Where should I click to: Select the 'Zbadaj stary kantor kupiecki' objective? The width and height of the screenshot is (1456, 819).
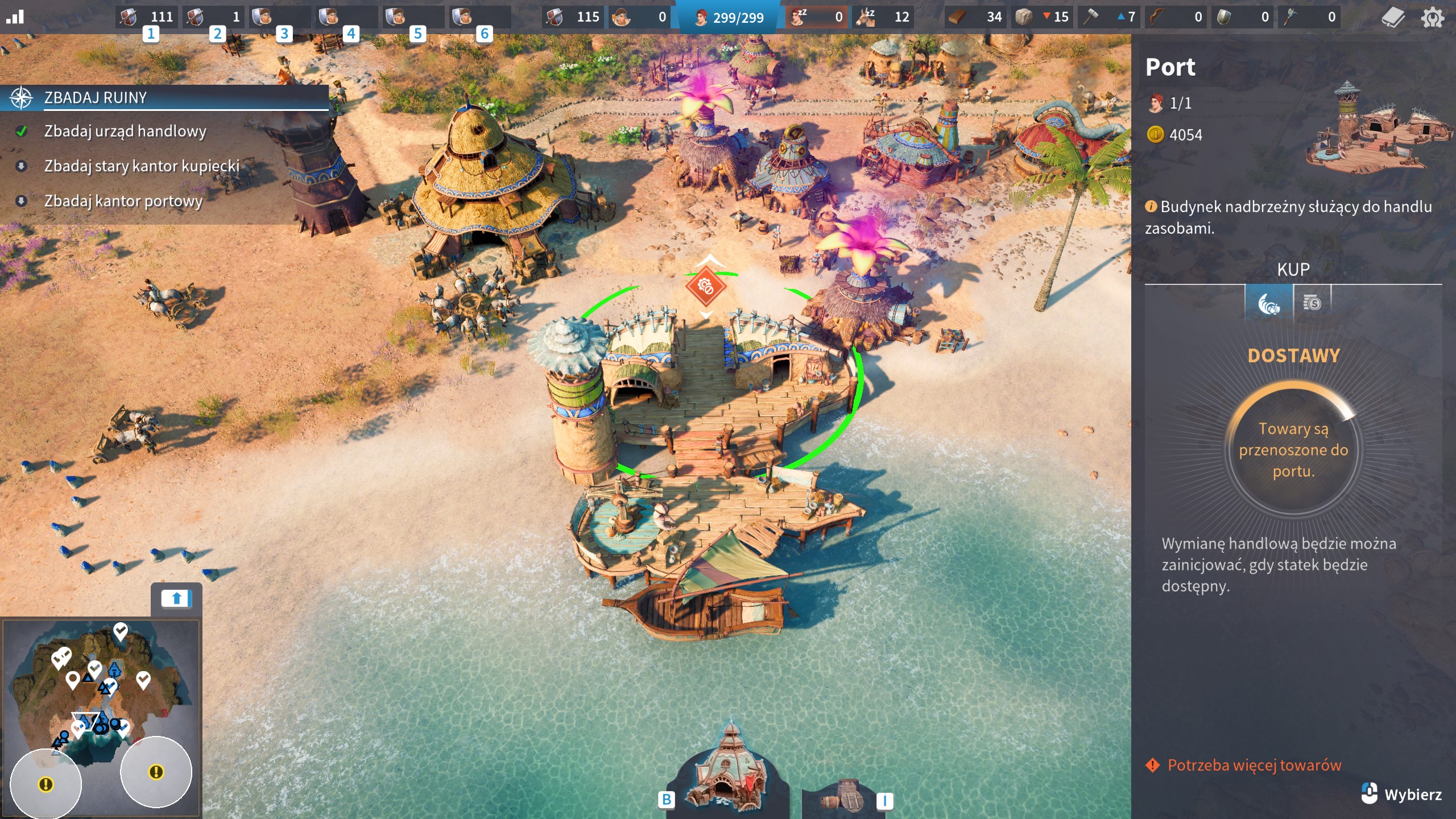click(x=142, y=166)
